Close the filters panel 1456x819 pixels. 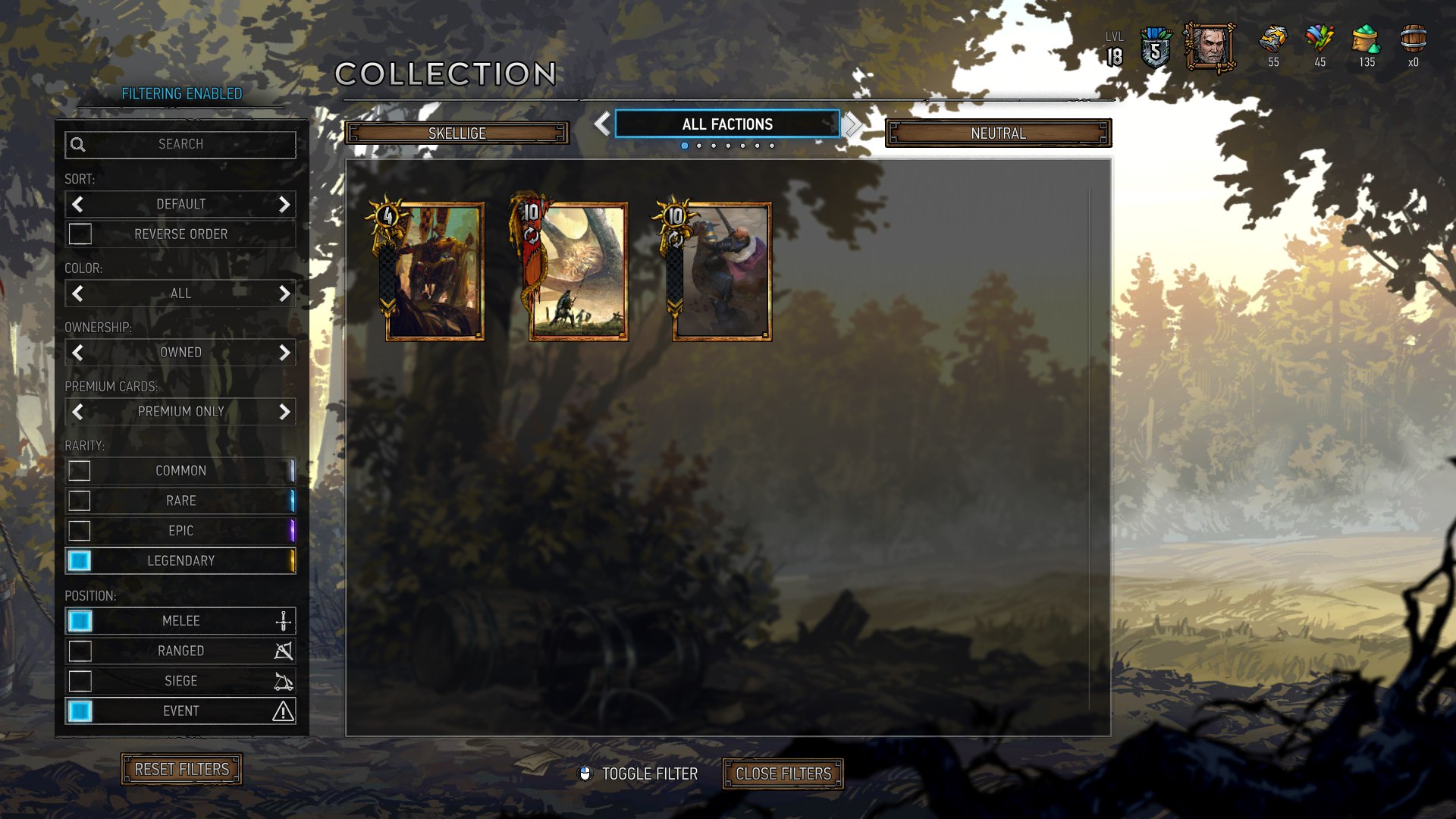pyautogui.click(x=783, y=773)
